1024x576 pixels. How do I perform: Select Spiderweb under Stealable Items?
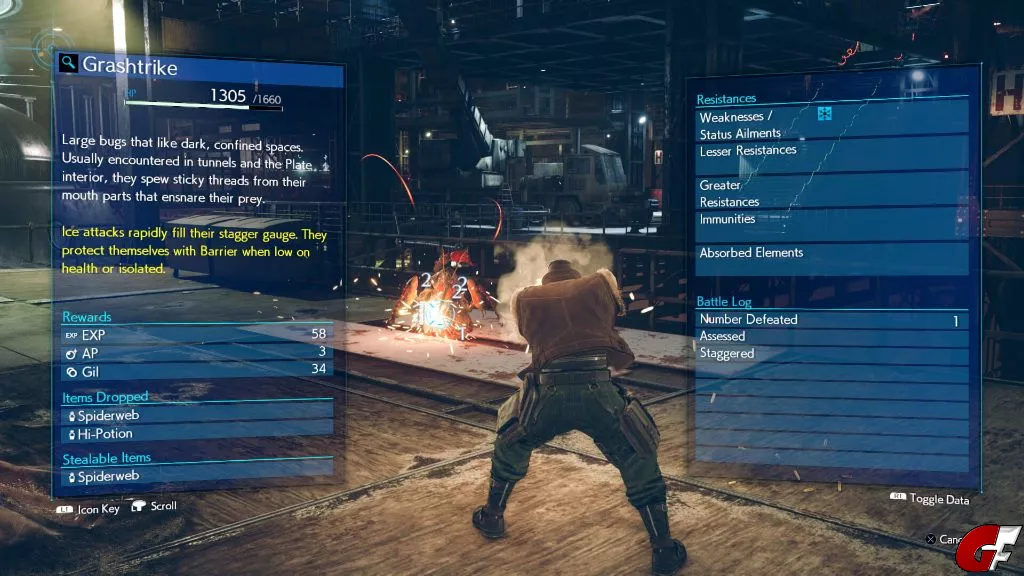pos(197,478)
